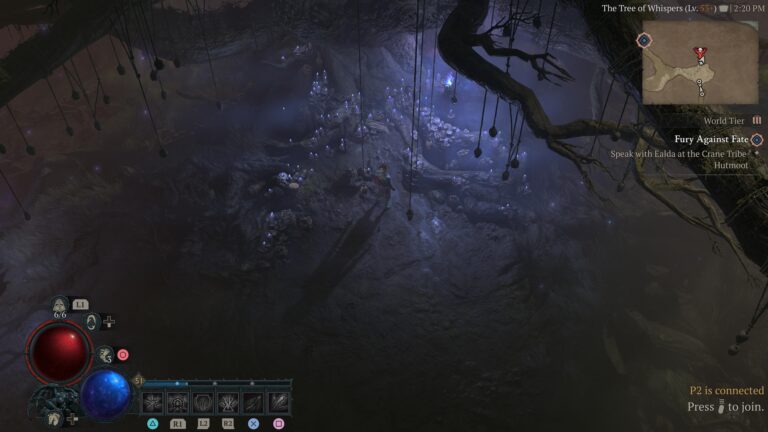Image resolution: width=768 pixels, height=432 pixels.
Task: Activate the fifth skill slot icon
Action: (254, 402)
